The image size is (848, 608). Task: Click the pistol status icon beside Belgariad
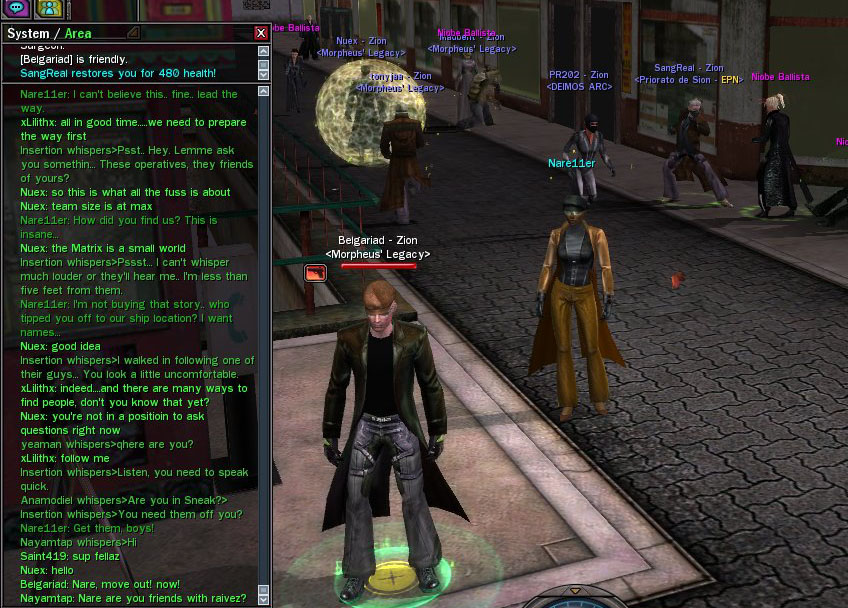[x=315, y=272]
